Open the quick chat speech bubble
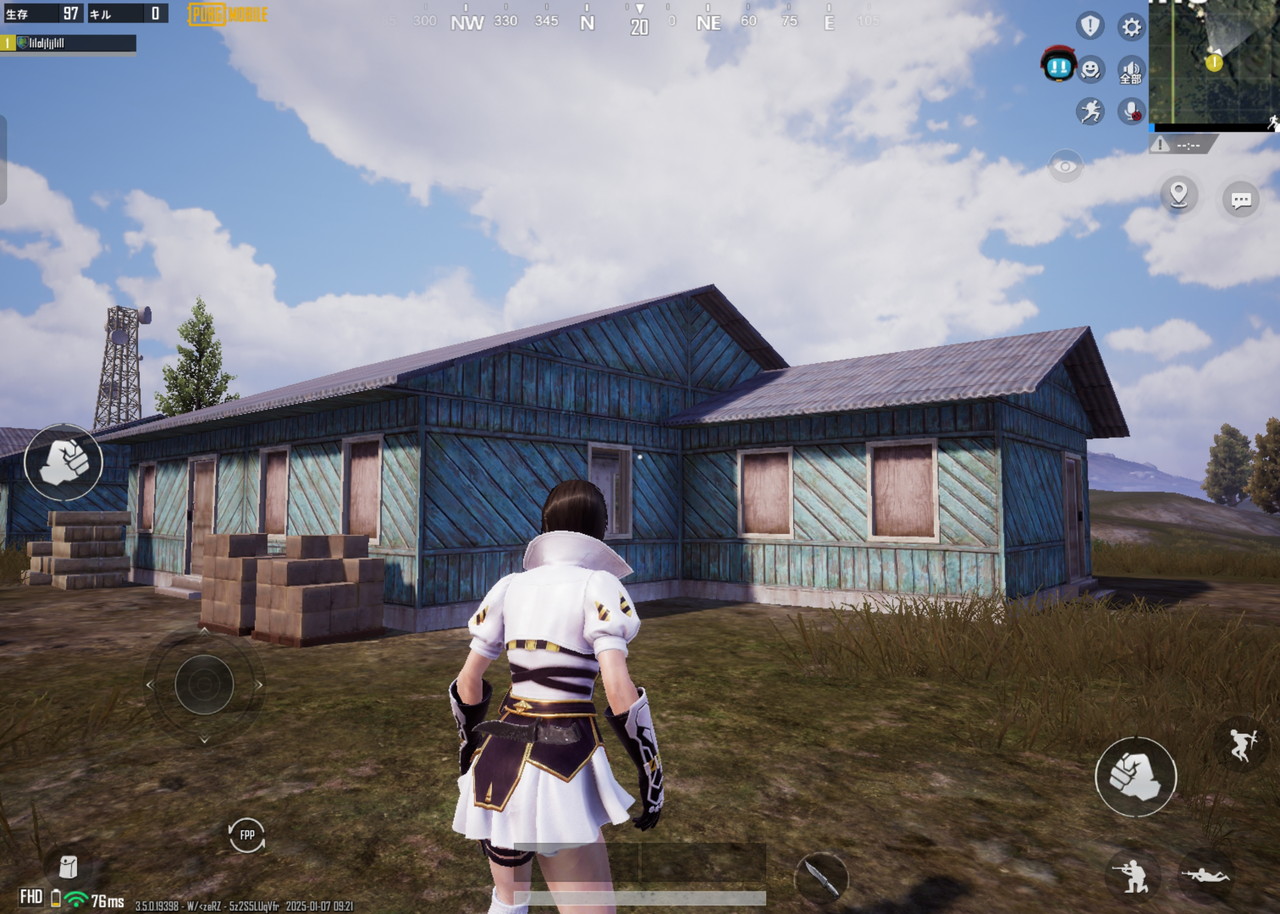Screen dimensions: 1280x914 (x=1241, y=200)
